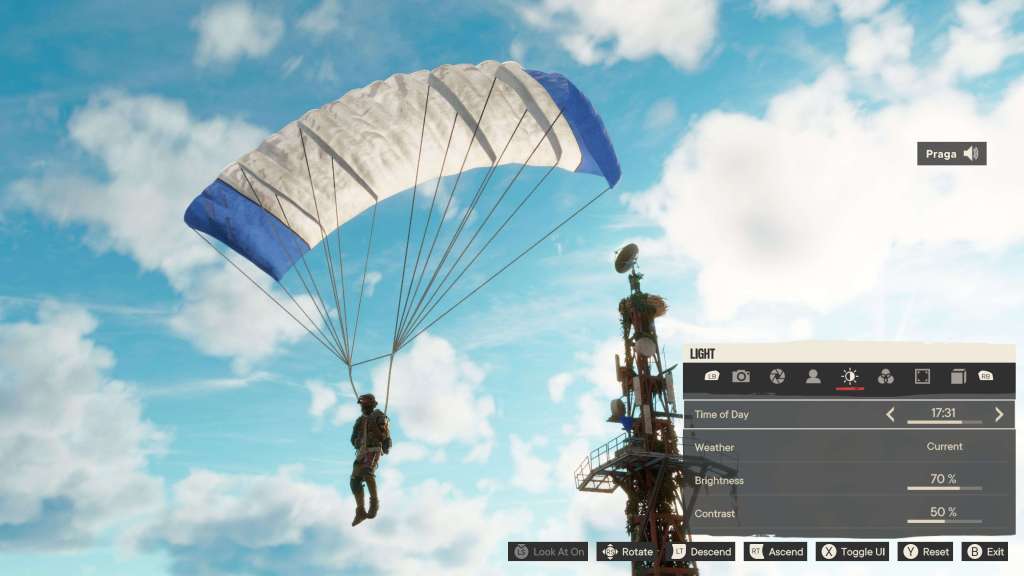The height and width of the screenshot is (576, 1024).
Task: Select the character silhouette tab
Action: click(813, 376)
